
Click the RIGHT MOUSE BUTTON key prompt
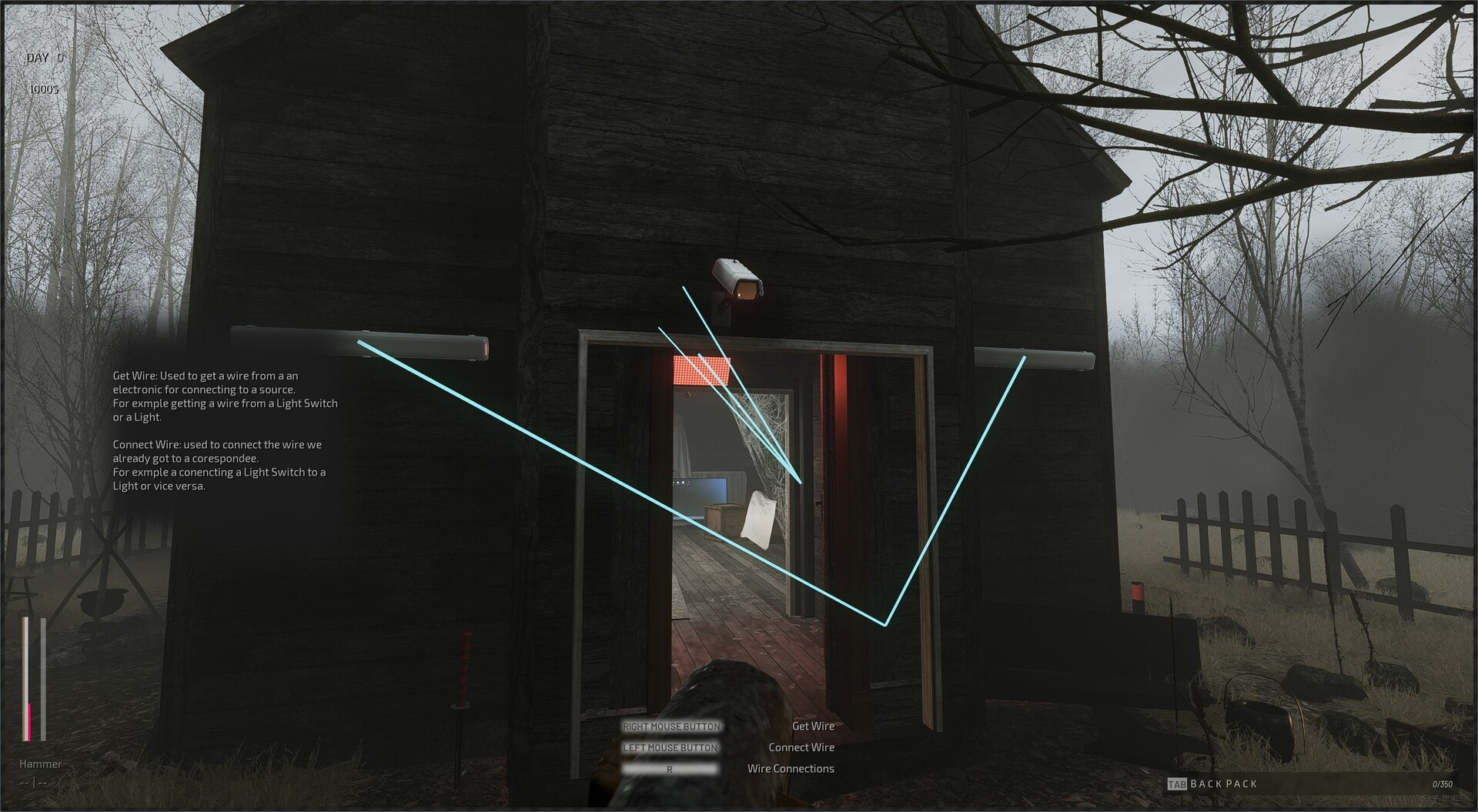point(670,726)
